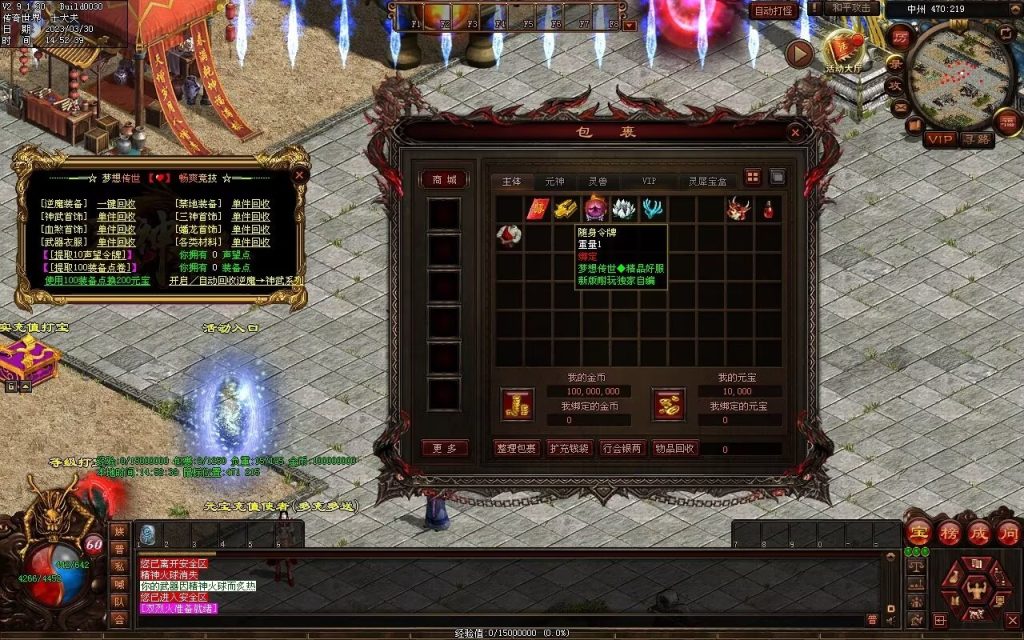Open 物品回收 item recycling
1024x640 pixels.
(673, 448)
